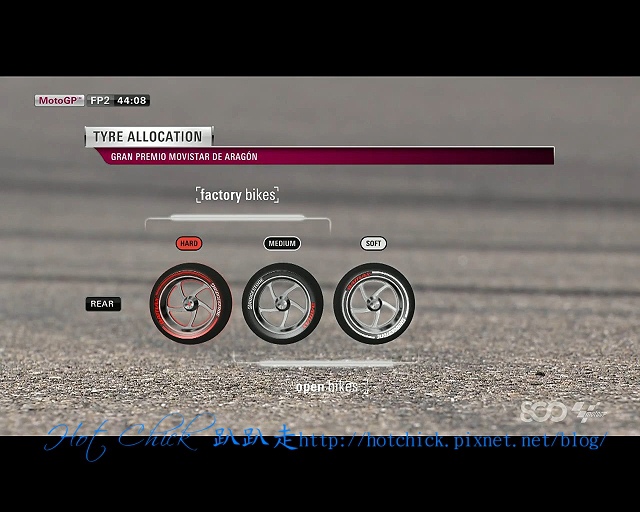Choose the white SOFT compound label
This screenshot has width=640, height=512.
click(373, 243)
